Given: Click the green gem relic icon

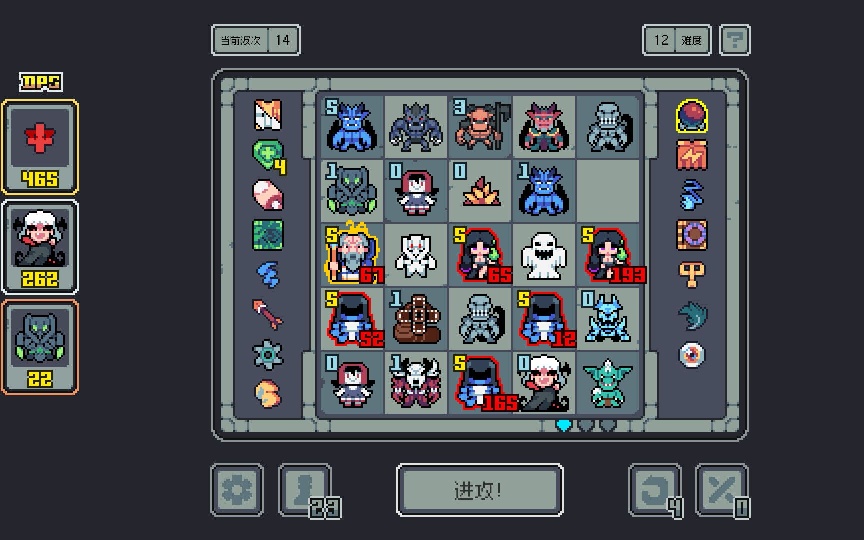Looking at the screenshot, I should point(267,155).
